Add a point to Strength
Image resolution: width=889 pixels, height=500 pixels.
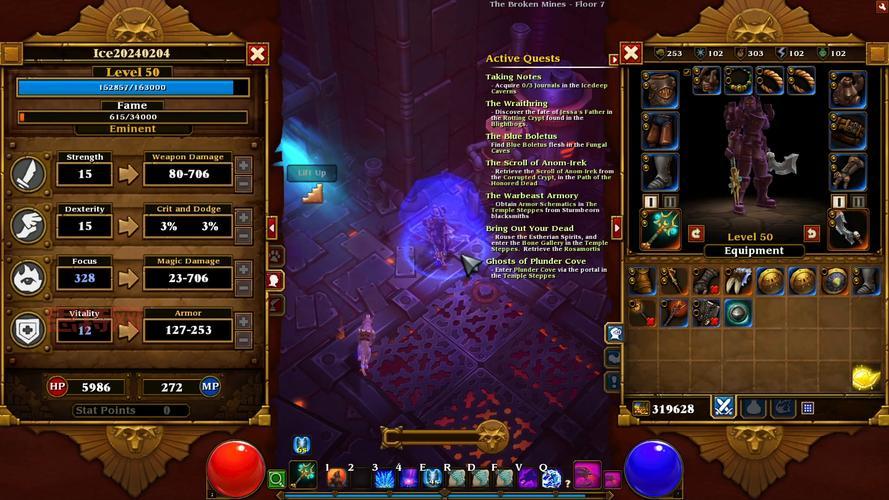[x=244, y=165]
